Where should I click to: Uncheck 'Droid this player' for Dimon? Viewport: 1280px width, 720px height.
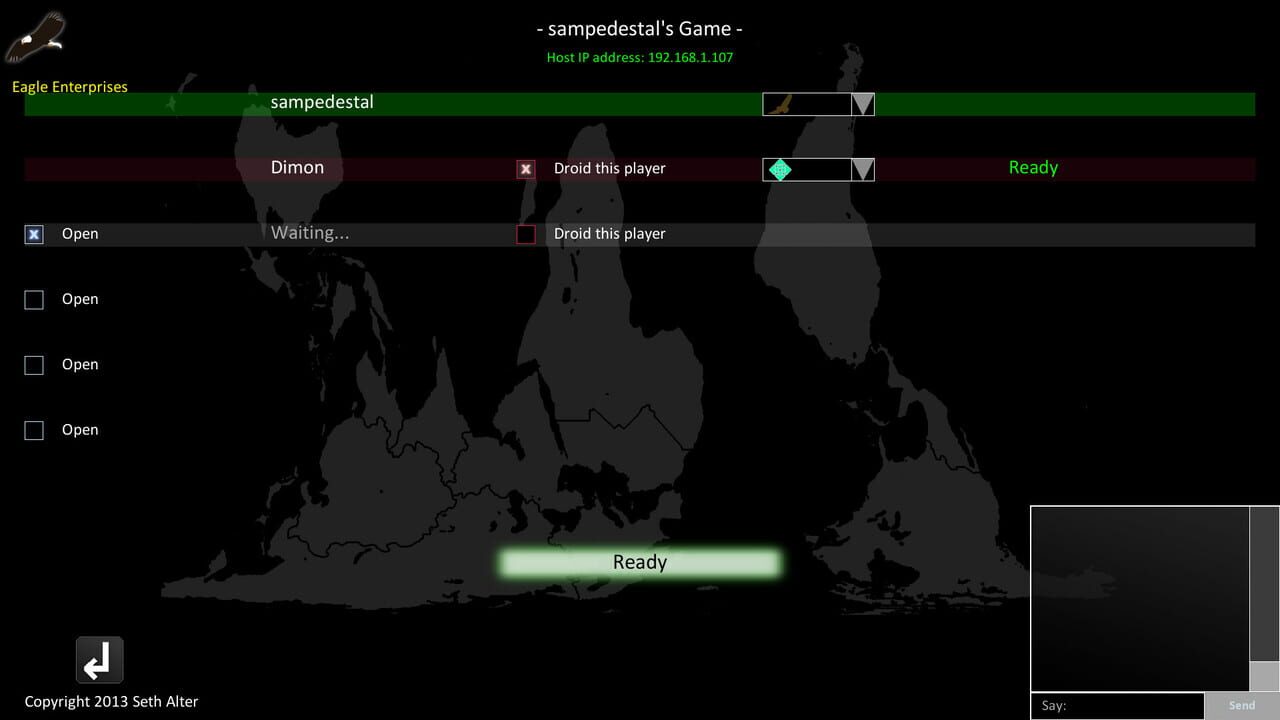tap(525, 169)
